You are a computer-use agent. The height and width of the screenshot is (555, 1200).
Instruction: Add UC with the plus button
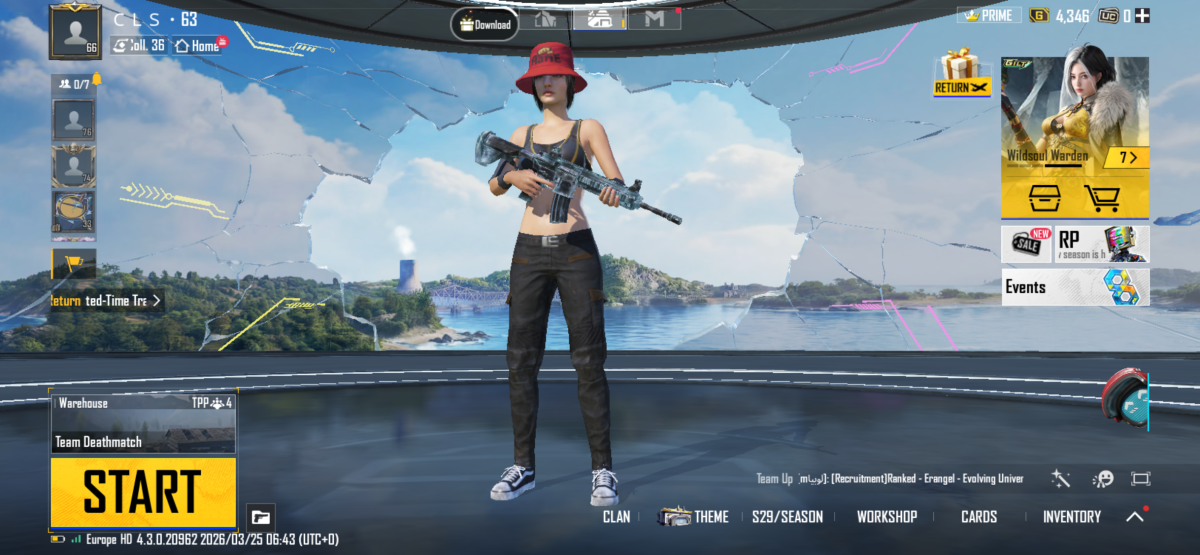coord(1141,16)
